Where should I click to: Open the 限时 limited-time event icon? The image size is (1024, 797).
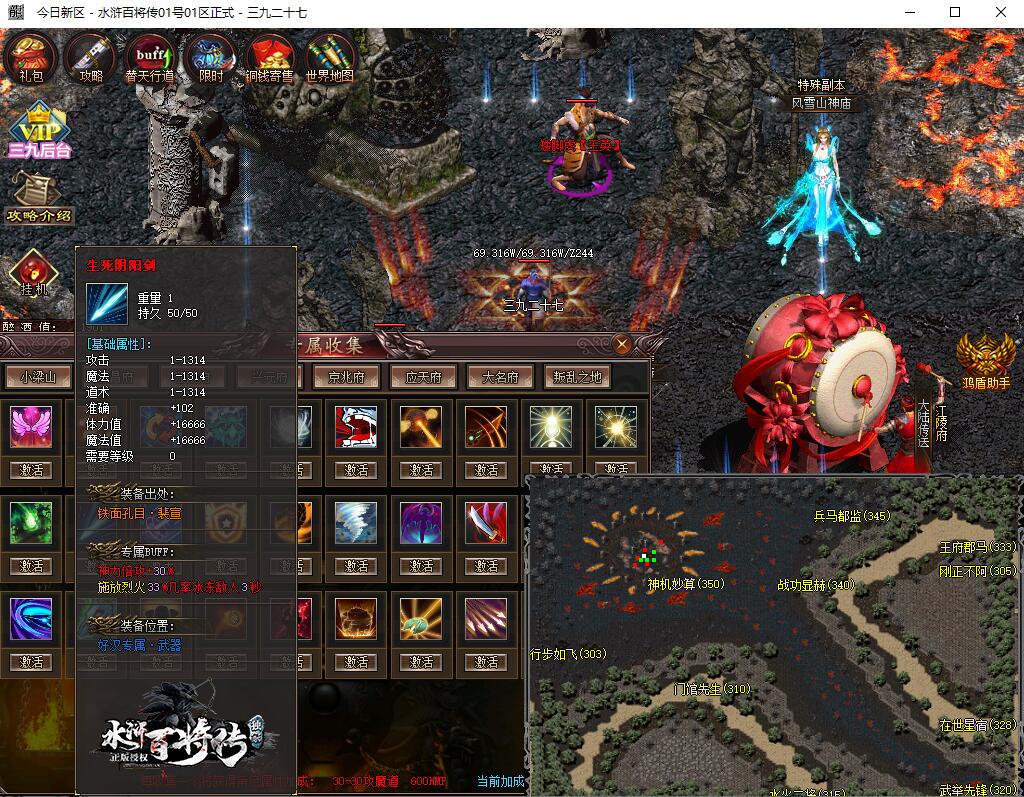click(211, 56)
